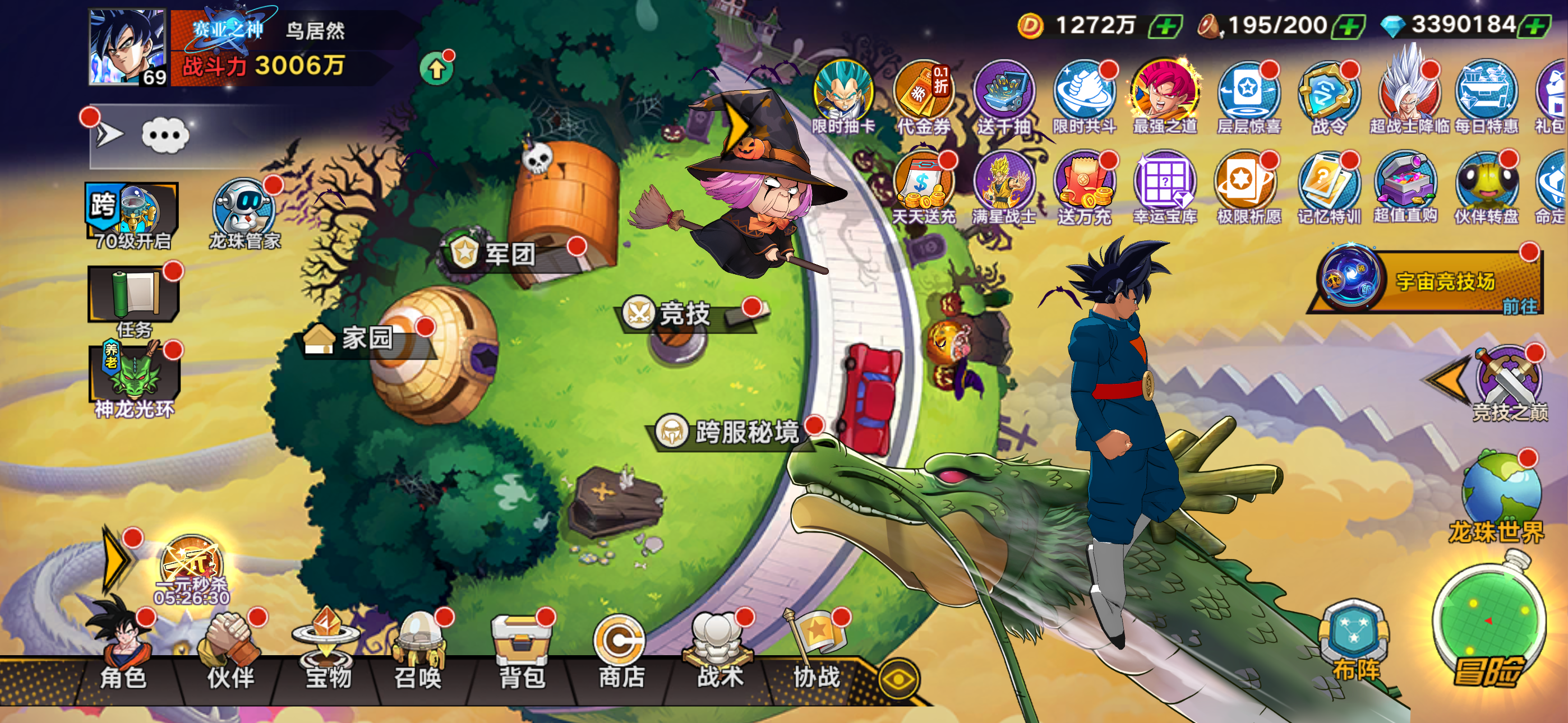Open the player avatar profile
The height and width of the screenshot is (723, 1568).
[127, 47]
